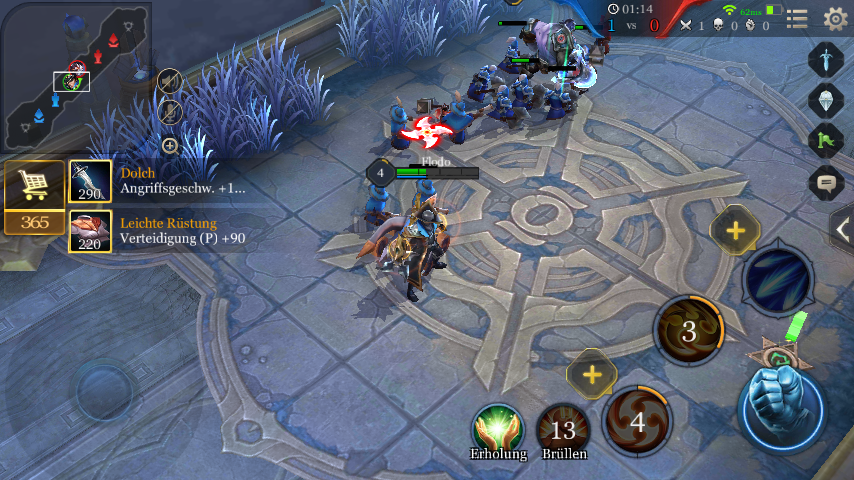Click the minimap to view the lane
The width and height of the screenshot is (854, 480).
(75, 68)
